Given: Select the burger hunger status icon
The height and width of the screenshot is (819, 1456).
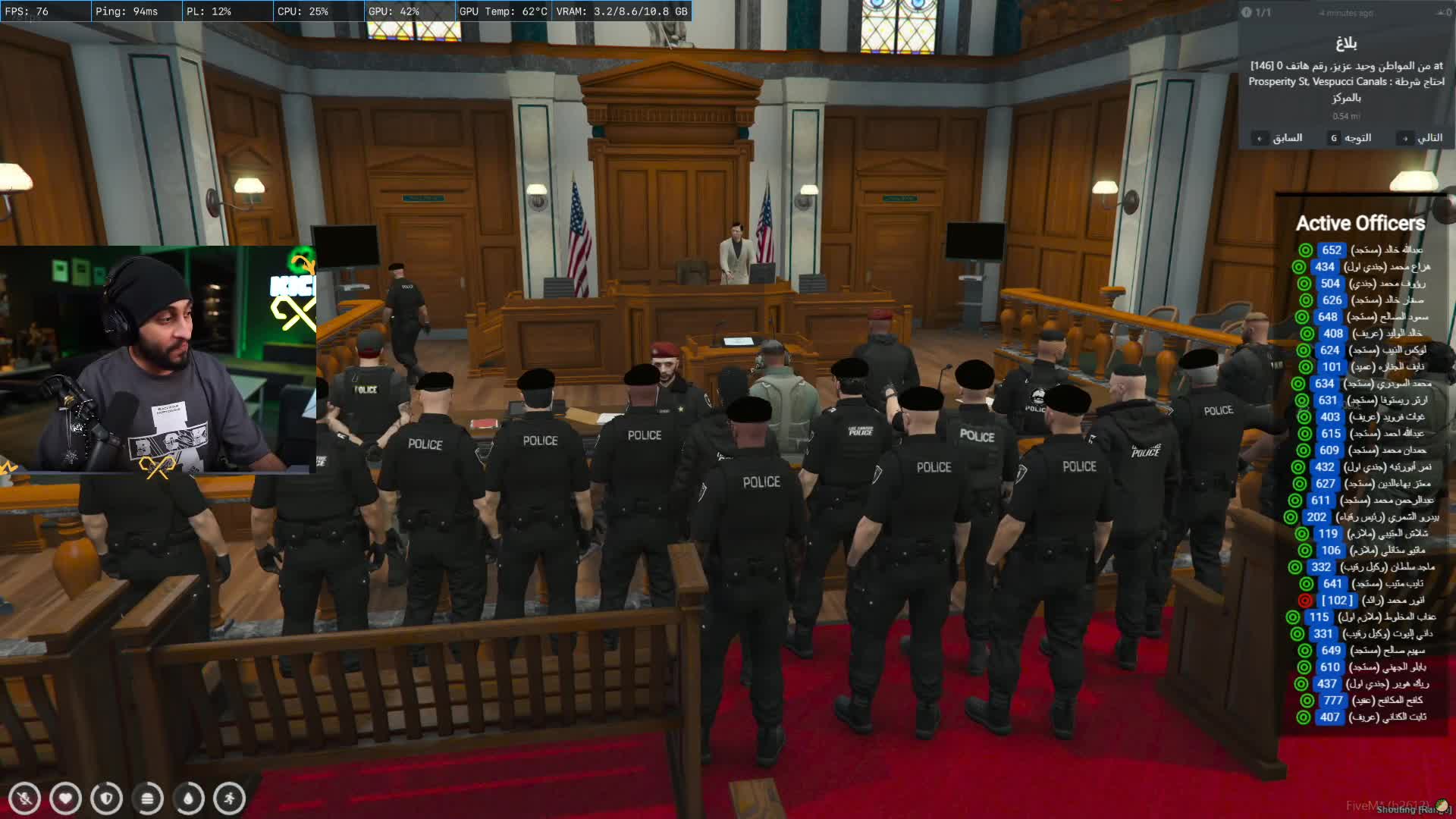Looking at the screenshot, I should pos(147,799).
